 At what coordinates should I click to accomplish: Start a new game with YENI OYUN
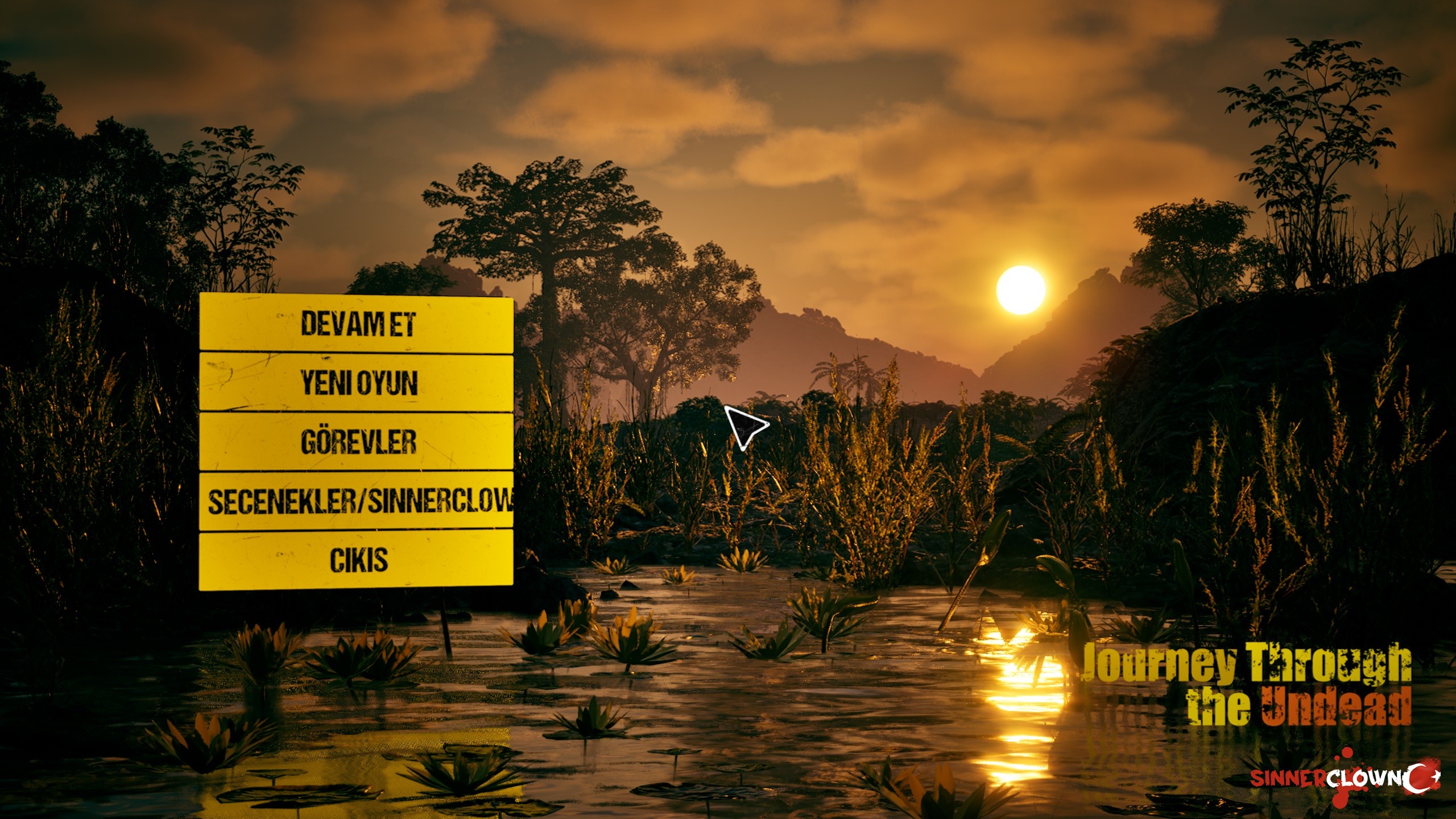pos(357,383)
